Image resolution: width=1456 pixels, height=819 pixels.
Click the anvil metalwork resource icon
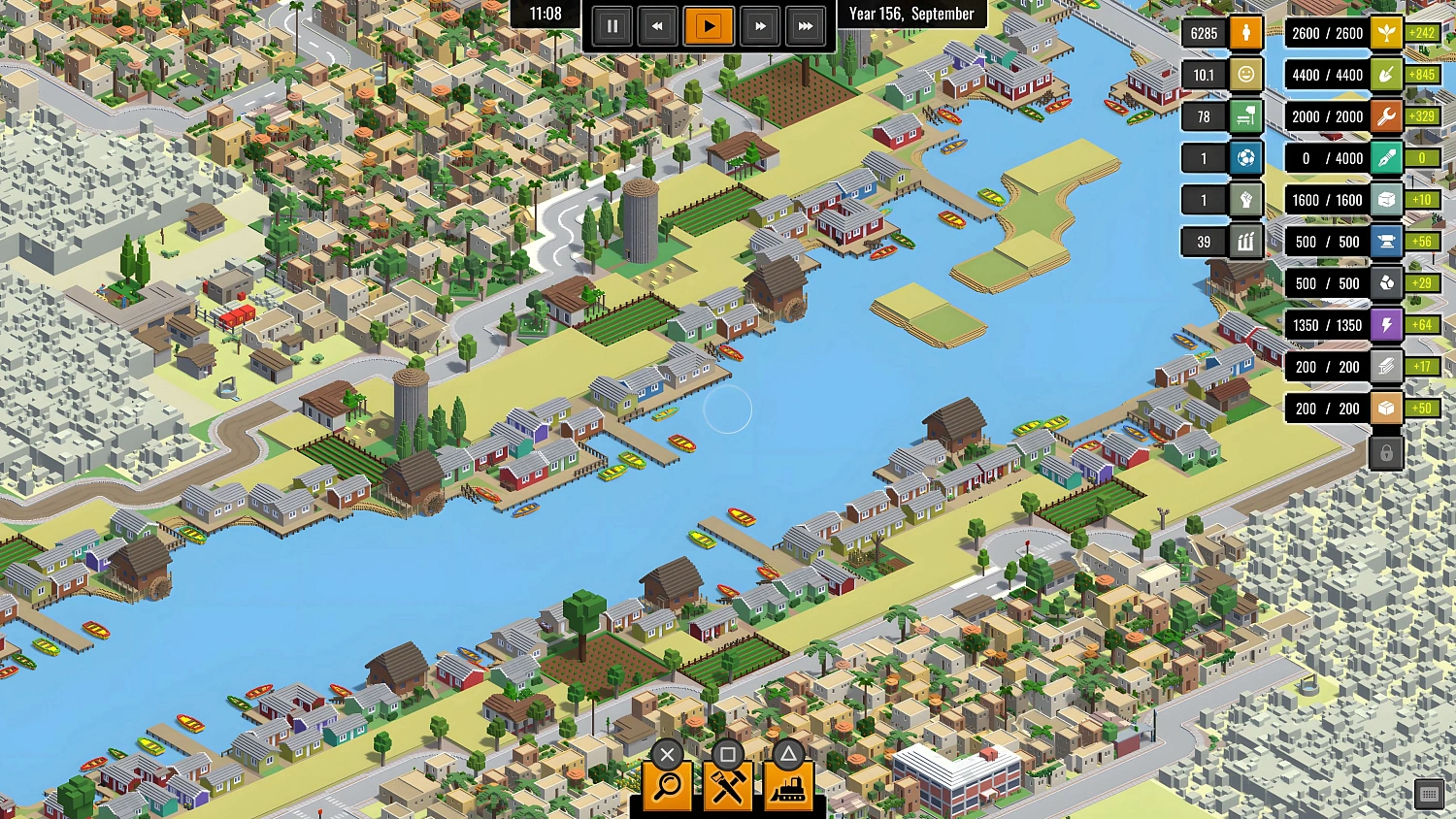(1386, 241)
